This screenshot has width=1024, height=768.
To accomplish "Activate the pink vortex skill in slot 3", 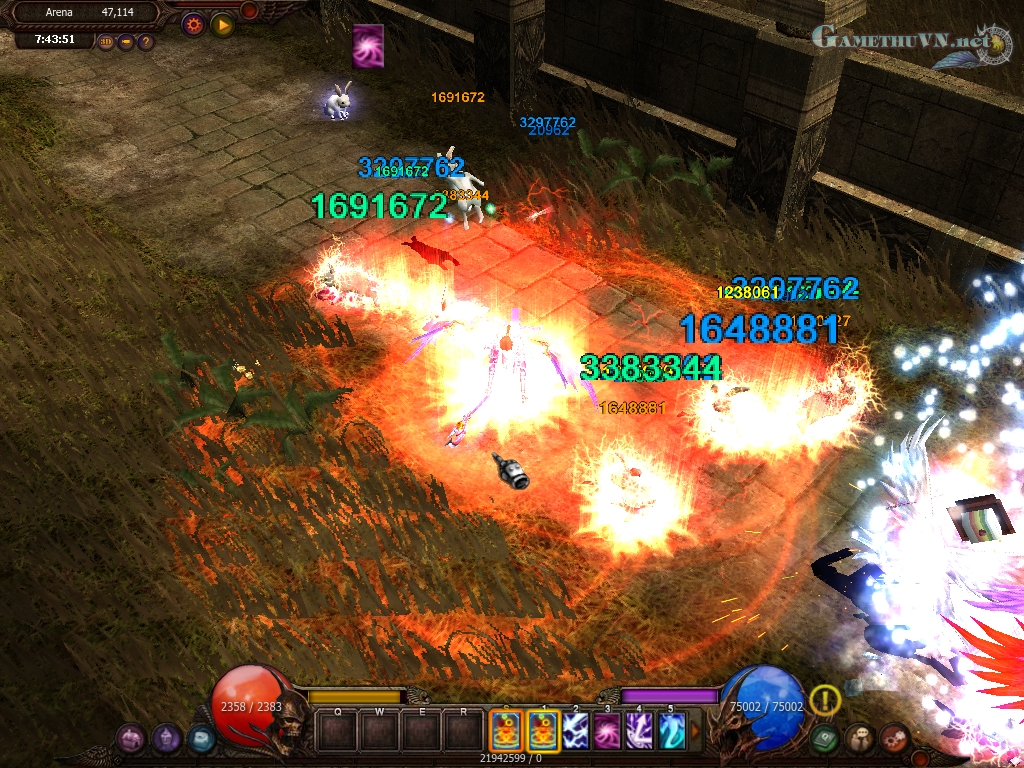I will tap(606, 730).
